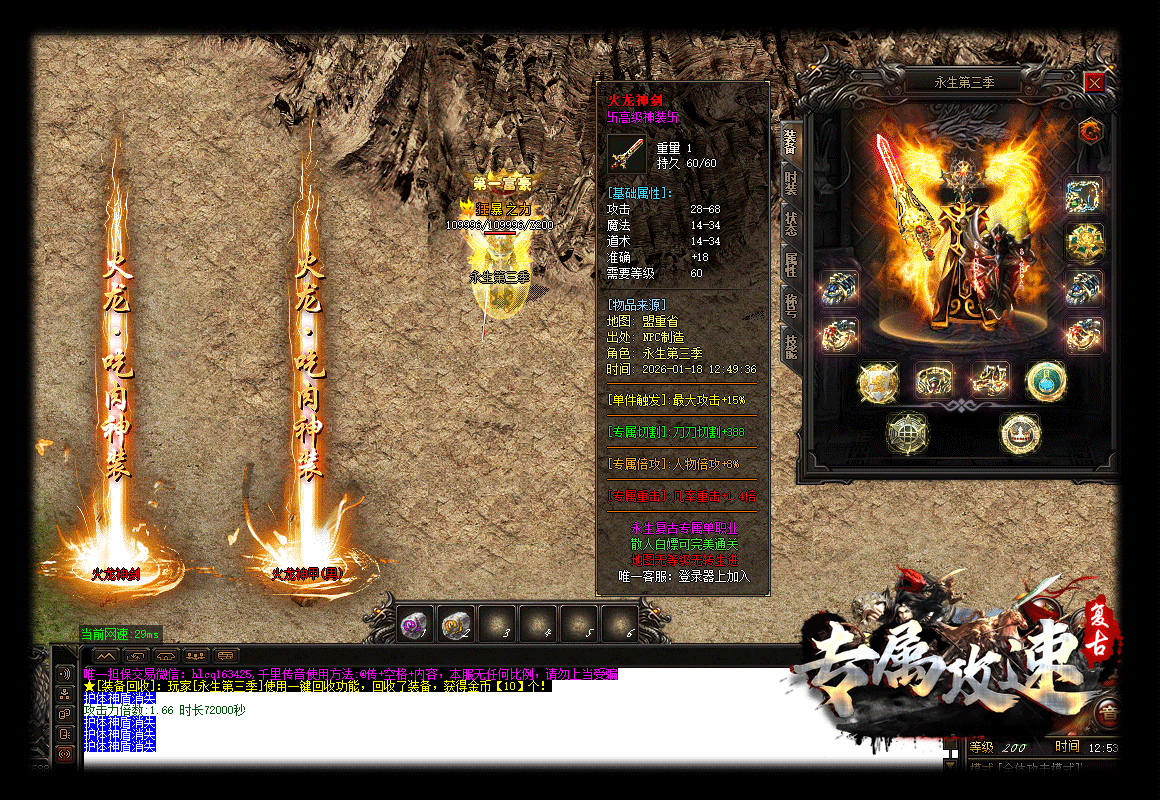Open the 称号 titles tab

790,306
